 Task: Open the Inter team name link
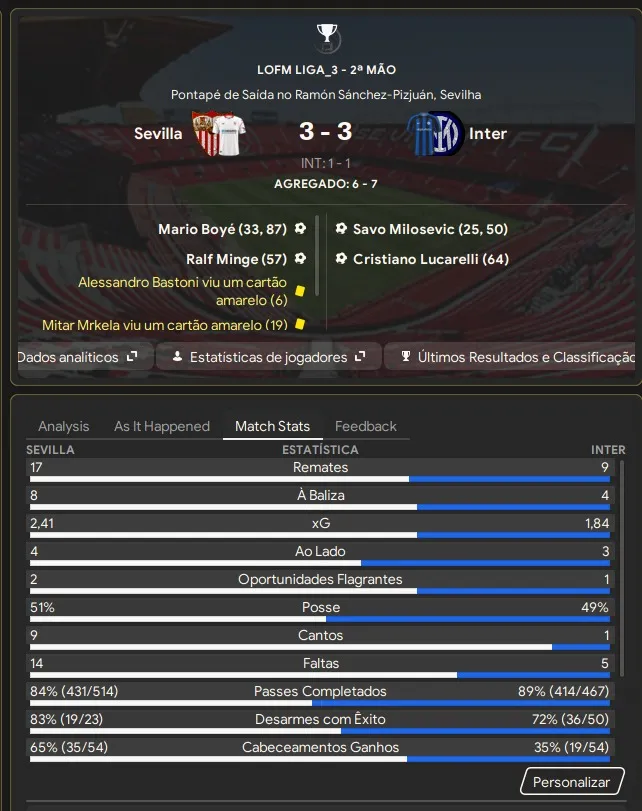(488, 134)
